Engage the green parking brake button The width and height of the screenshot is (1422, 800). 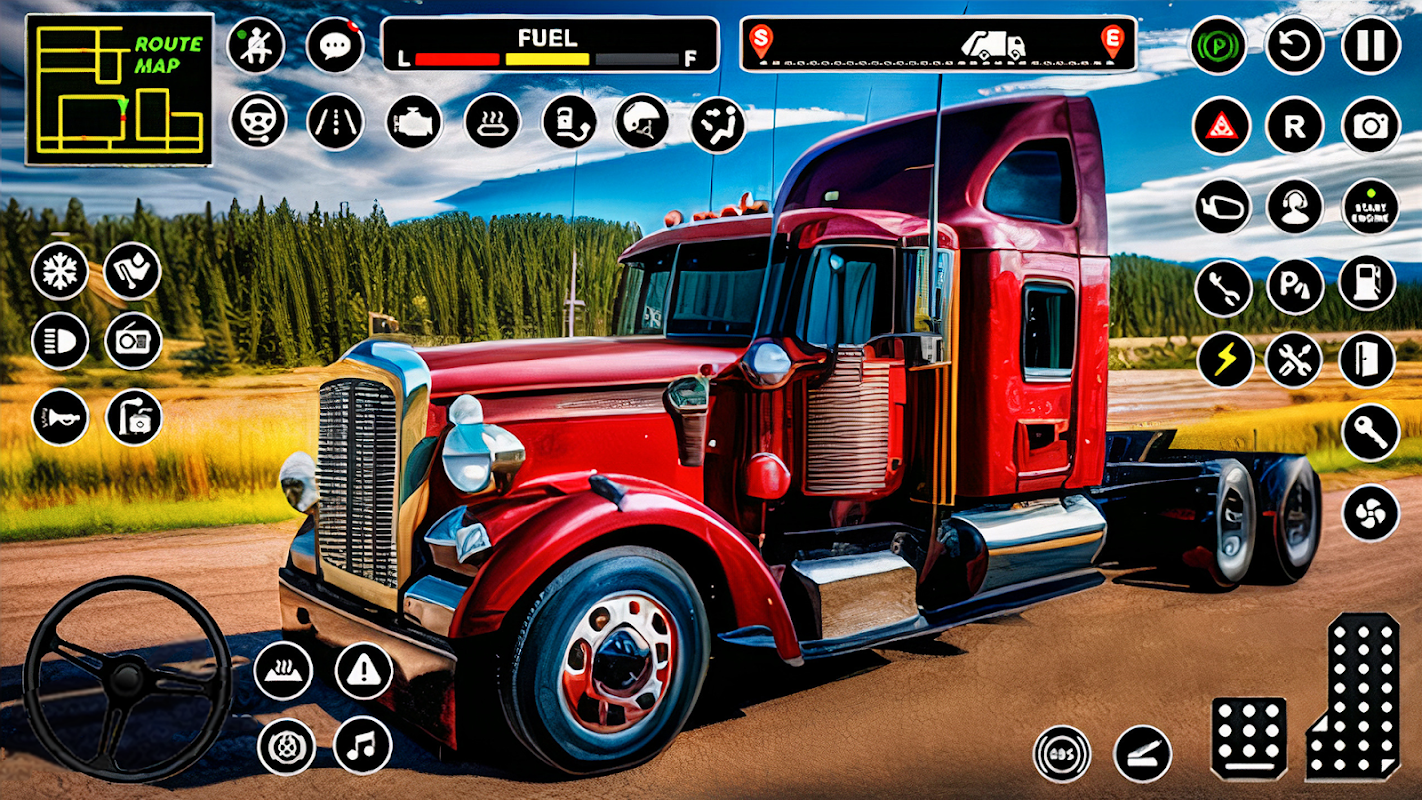pos(1218,46)
